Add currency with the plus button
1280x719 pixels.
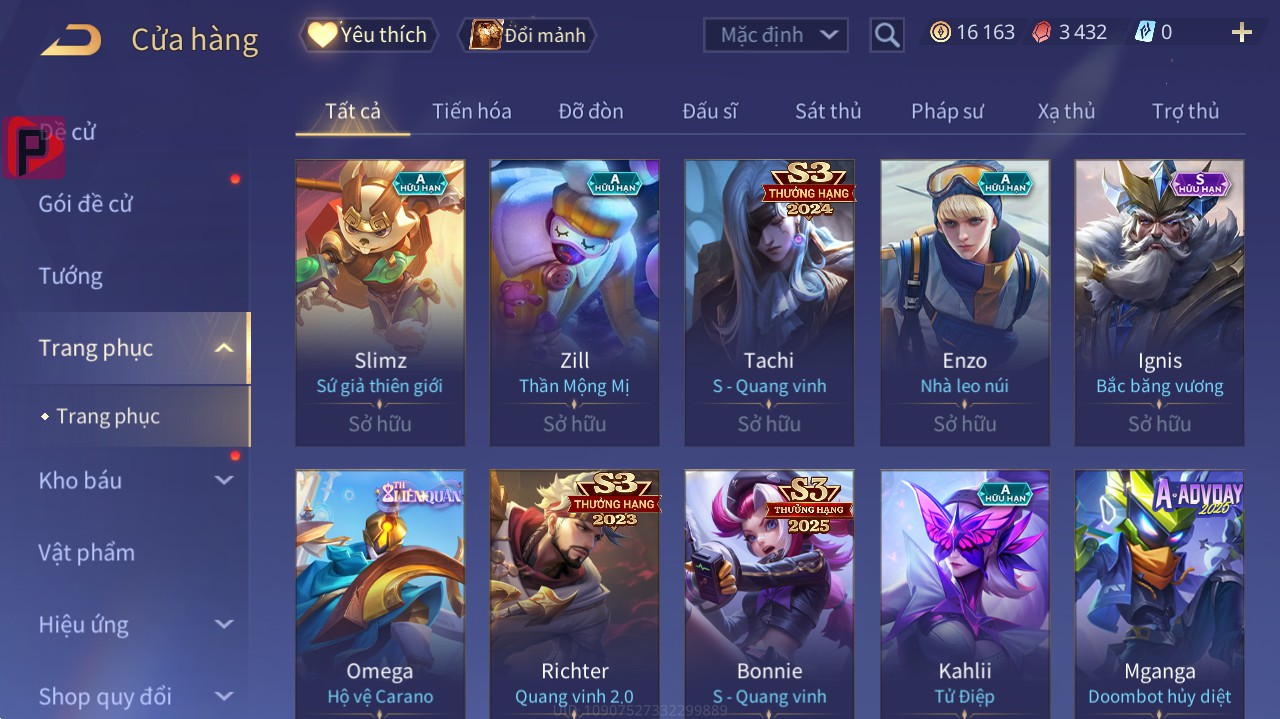(1241, 33)
